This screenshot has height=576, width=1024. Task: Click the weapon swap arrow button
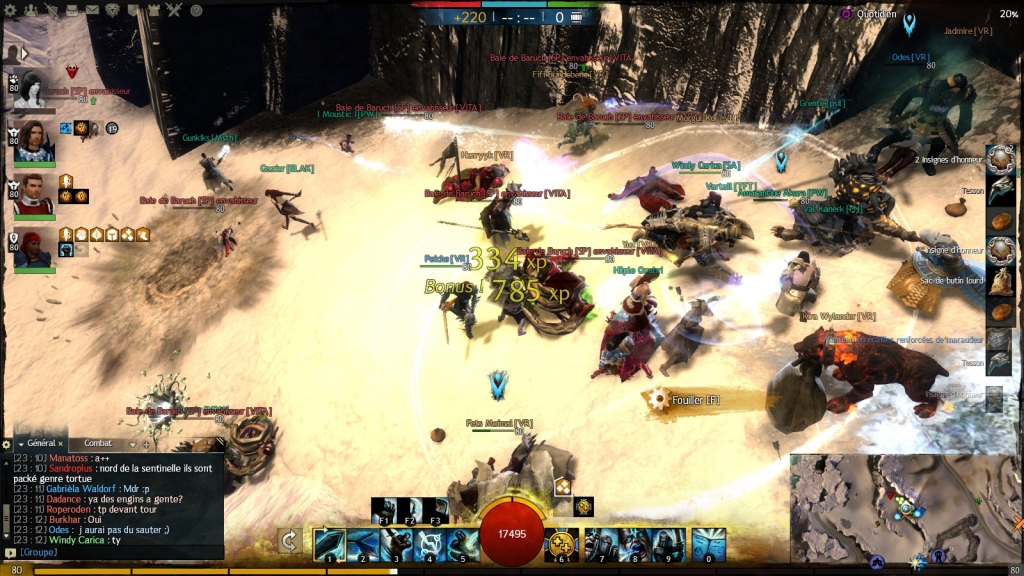(x=290, y=541)
